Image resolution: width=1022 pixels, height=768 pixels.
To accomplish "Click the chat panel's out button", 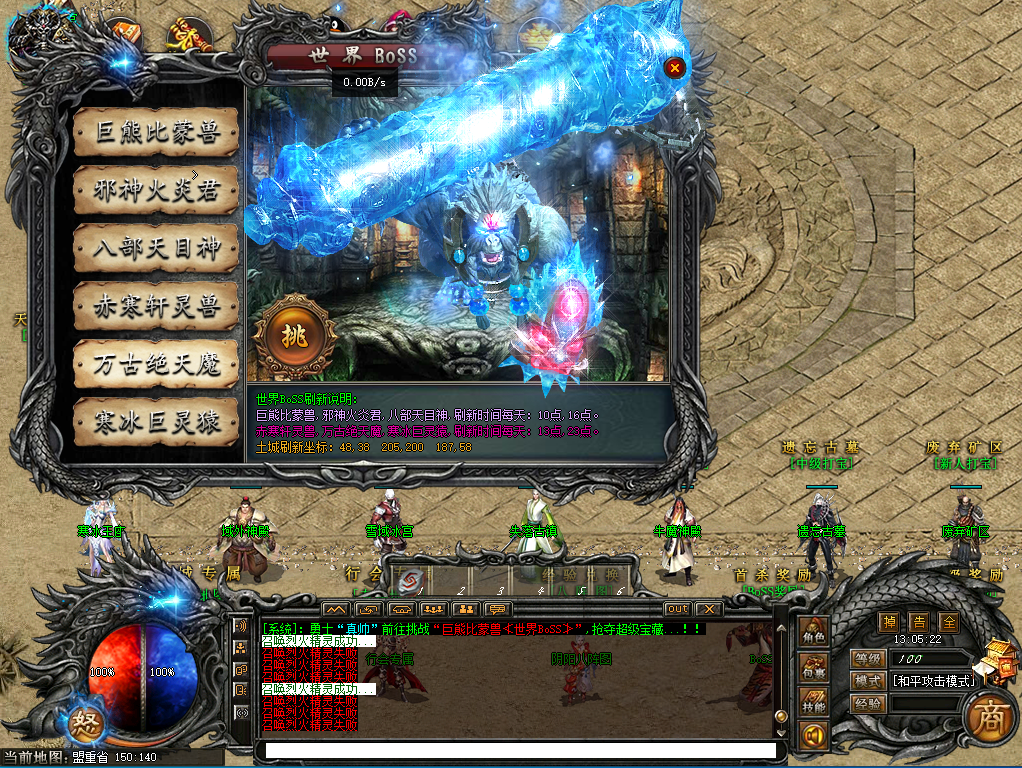I will point(677,608).
